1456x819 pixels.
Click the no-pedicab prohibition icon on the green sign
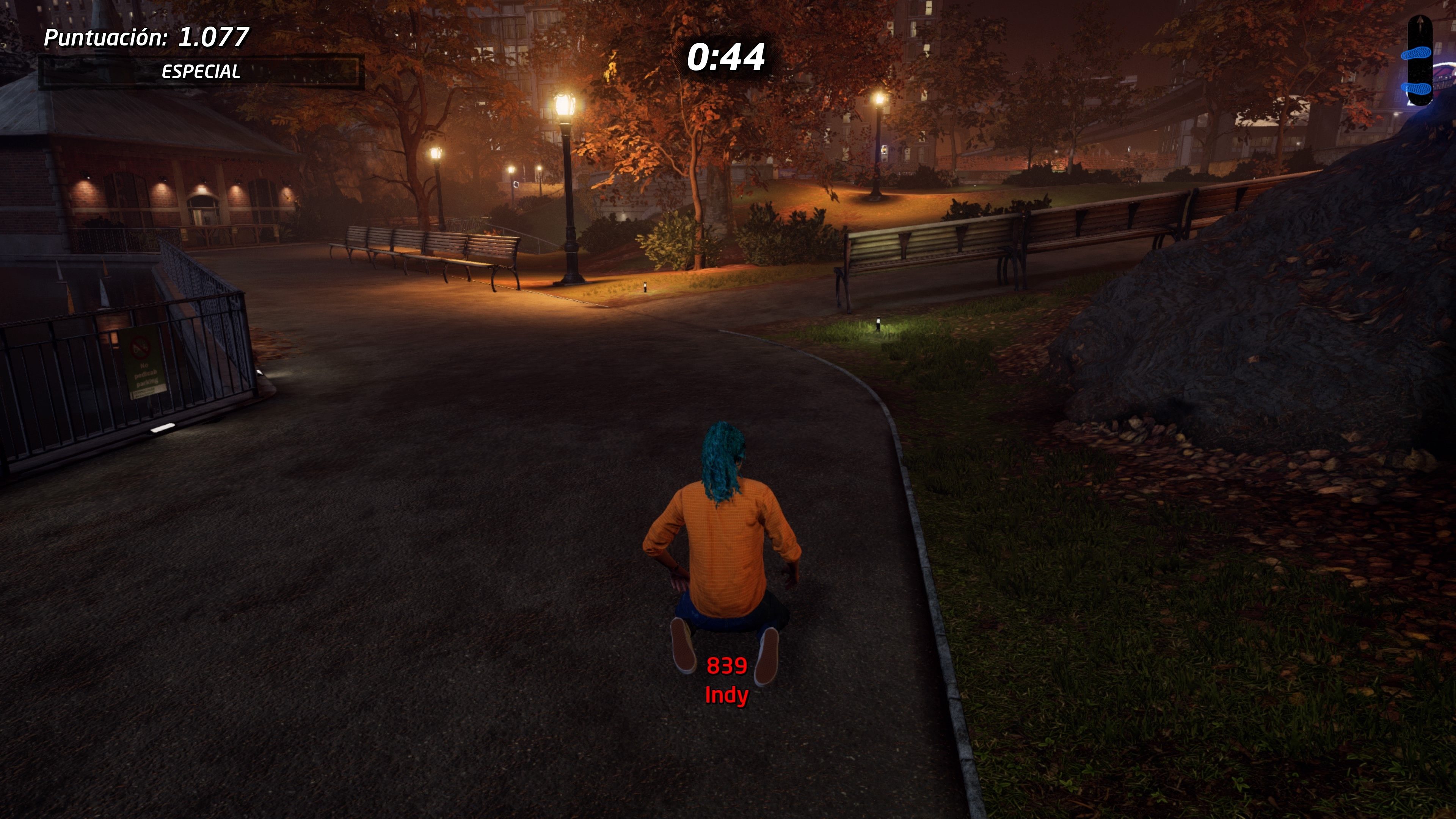pos(140,348)
